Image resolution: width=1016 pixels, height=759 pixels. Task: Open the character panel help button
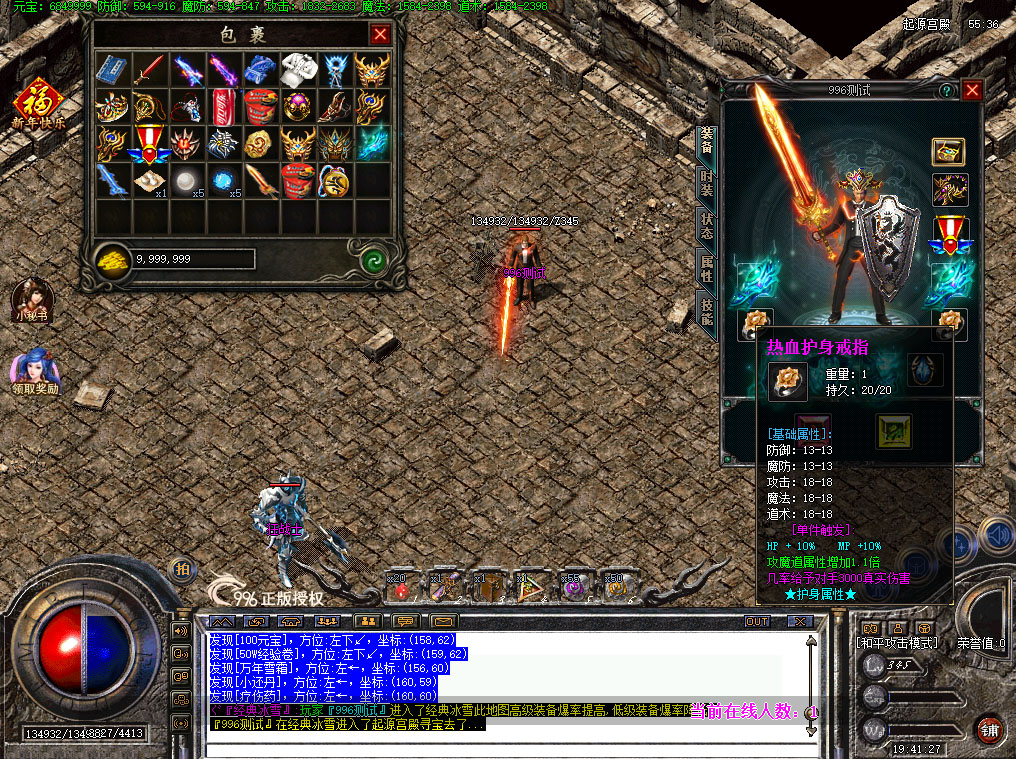[x=945, y=90]
